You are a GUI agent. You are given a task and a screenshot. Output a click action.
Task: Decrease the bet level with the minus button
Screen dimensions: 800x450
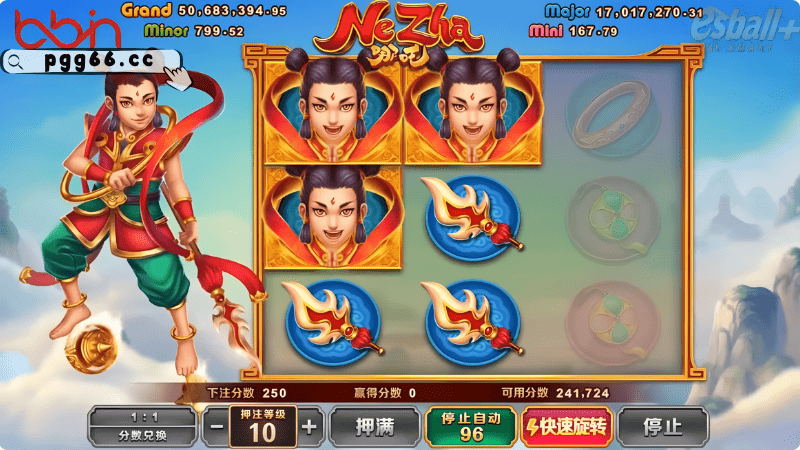(x=216, y=427)
